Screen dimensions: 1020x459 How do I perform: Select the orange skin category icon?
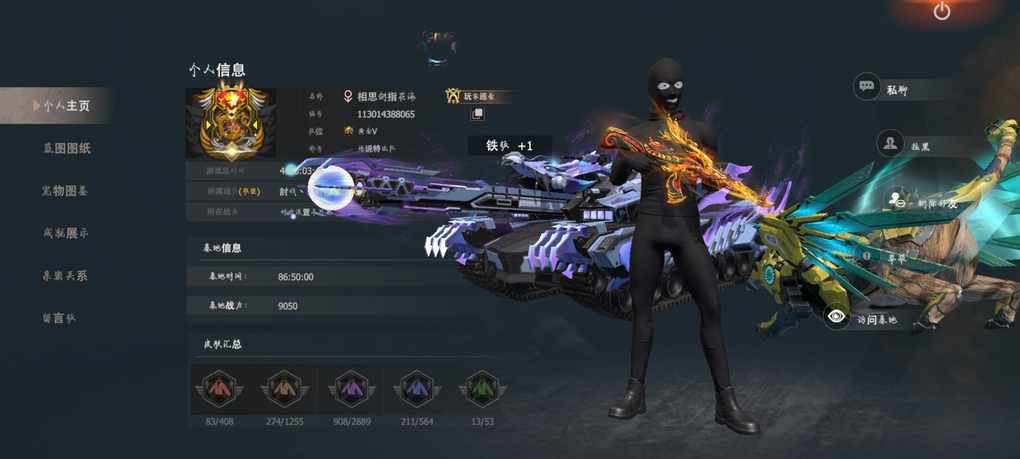[x=281, y=387]
